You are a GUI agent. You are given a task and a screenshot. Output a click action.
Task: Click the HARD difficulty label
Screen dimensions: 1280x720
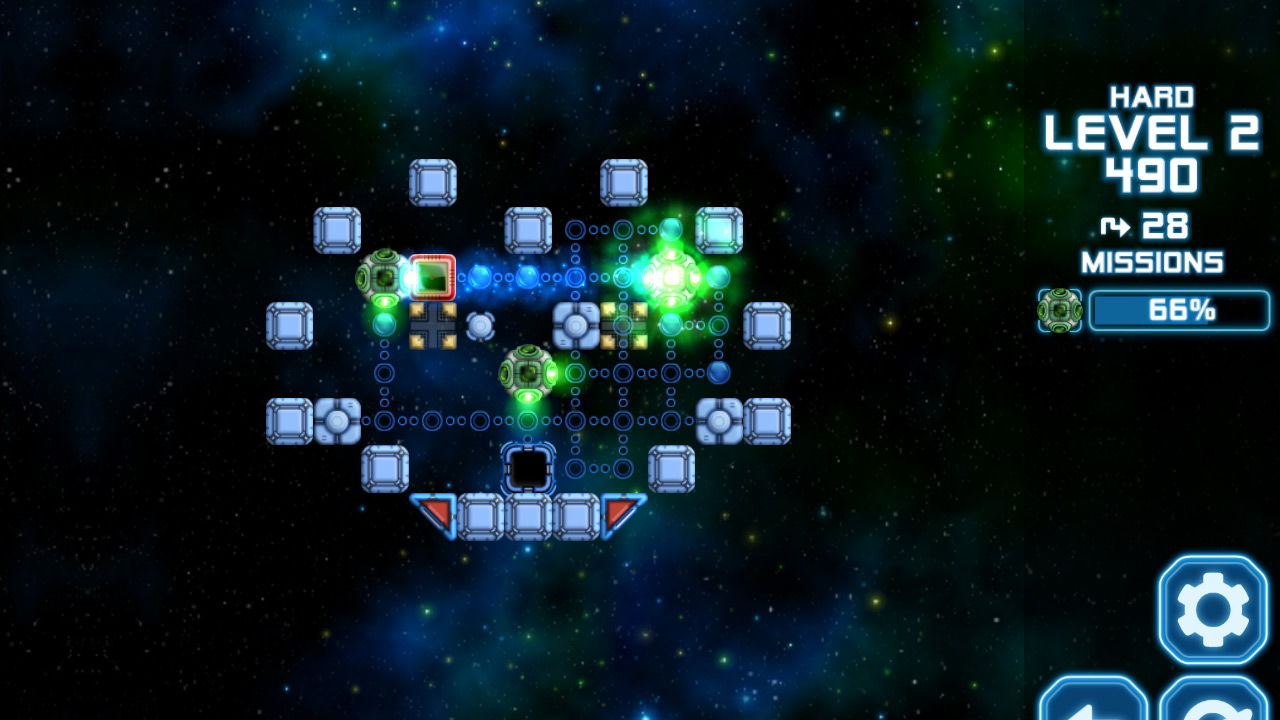pyautogui.click(x=1152, y=96)
